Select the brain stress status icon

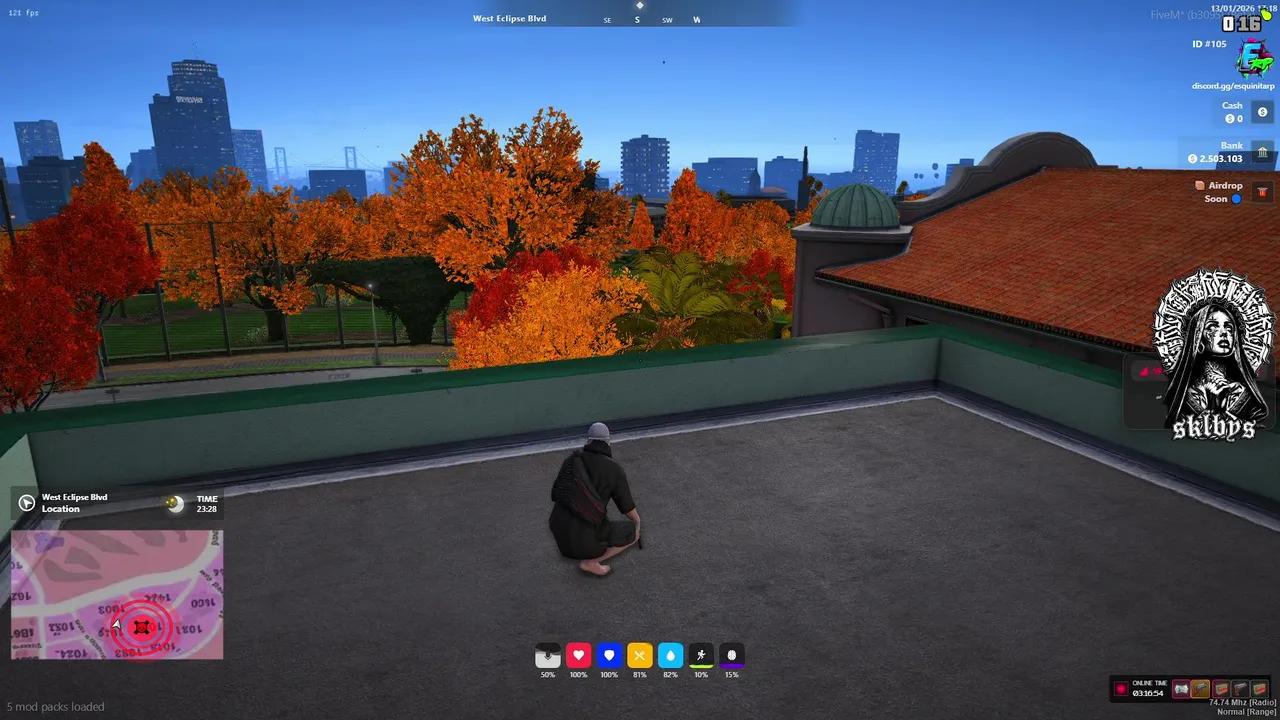point(731,655)
